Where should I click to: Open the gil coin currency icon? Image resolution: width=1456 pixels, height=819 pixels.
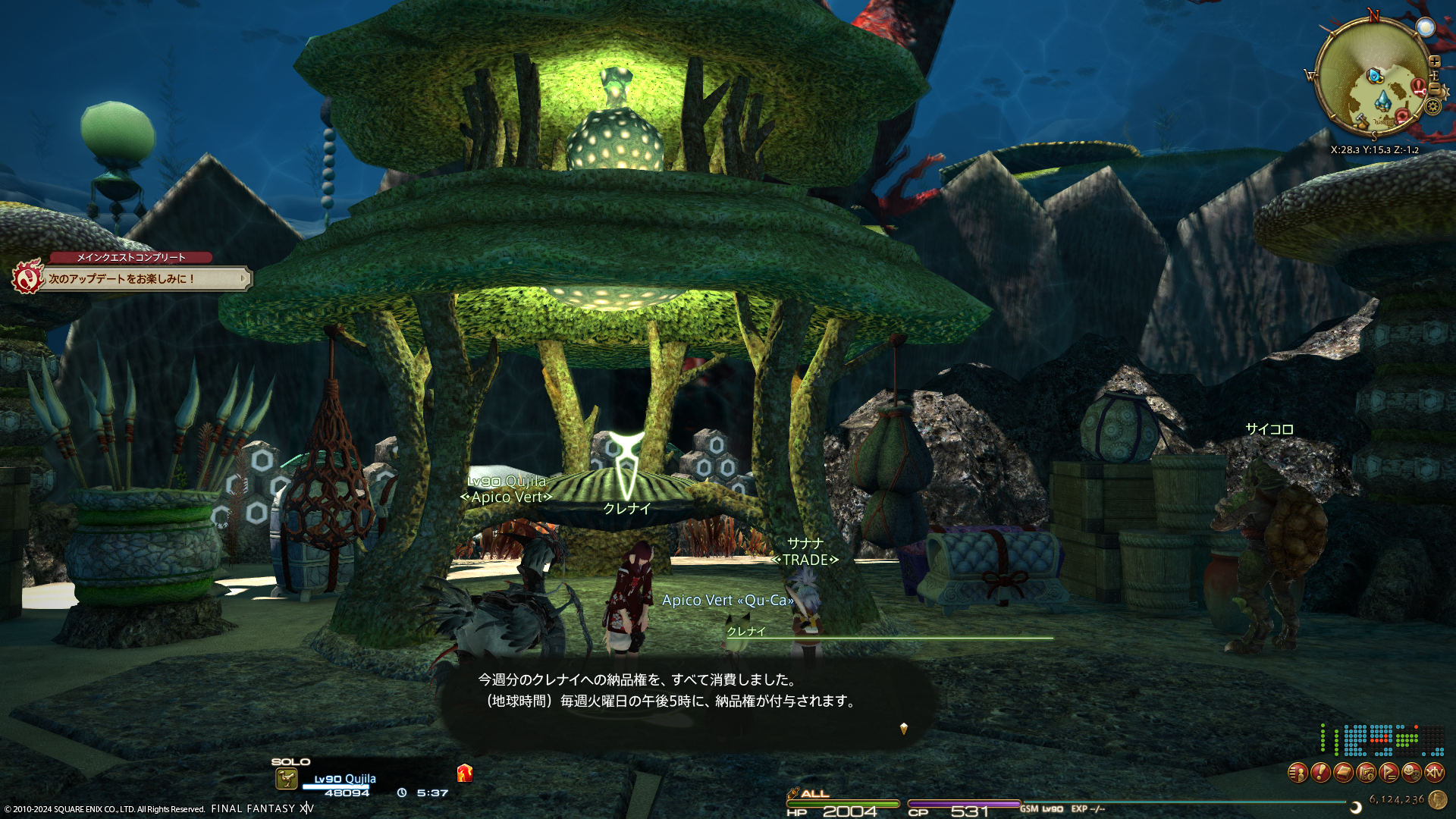1437,799
